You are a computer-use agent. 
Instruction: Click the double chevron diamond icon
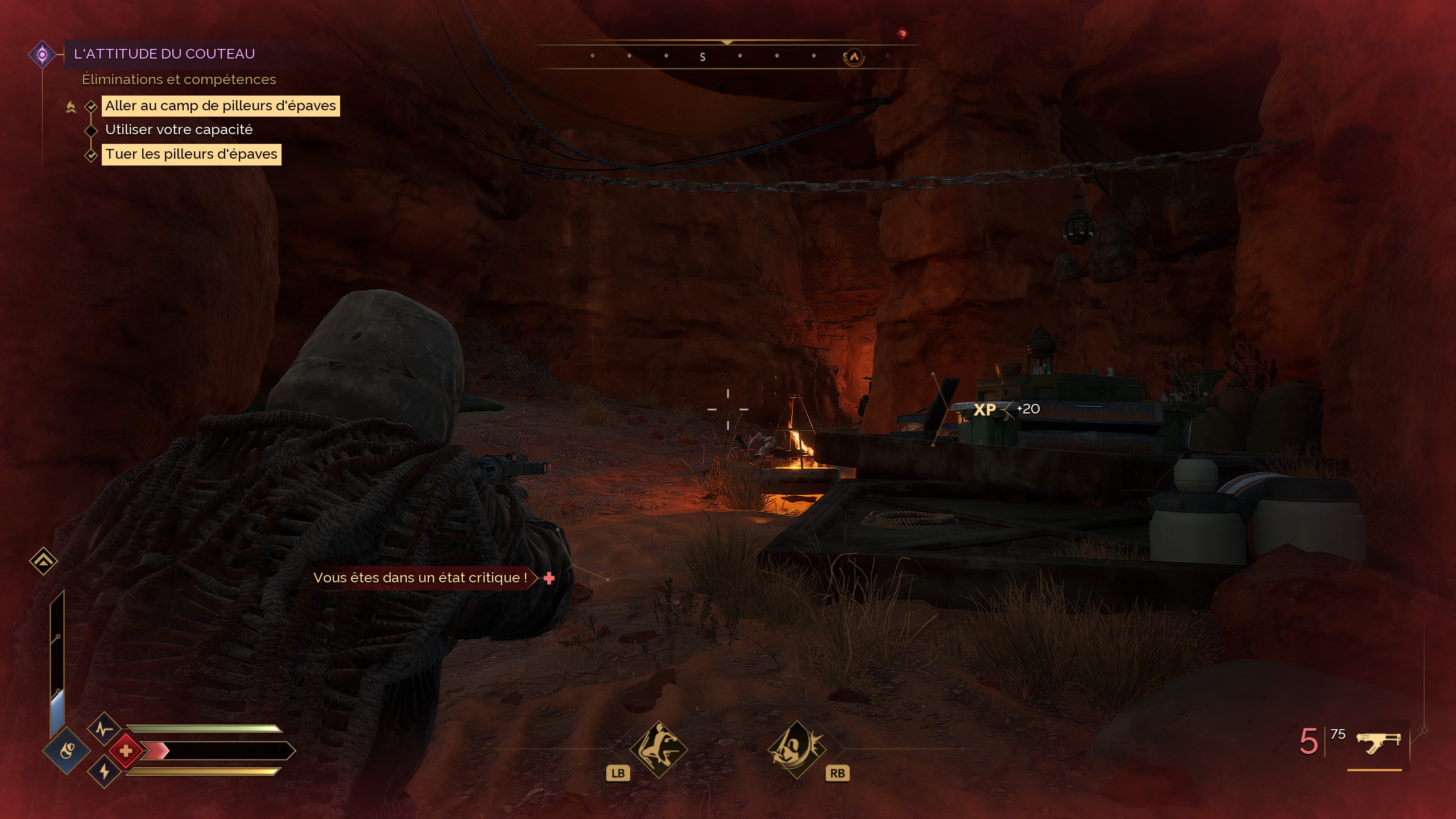[x=43, y=561]
